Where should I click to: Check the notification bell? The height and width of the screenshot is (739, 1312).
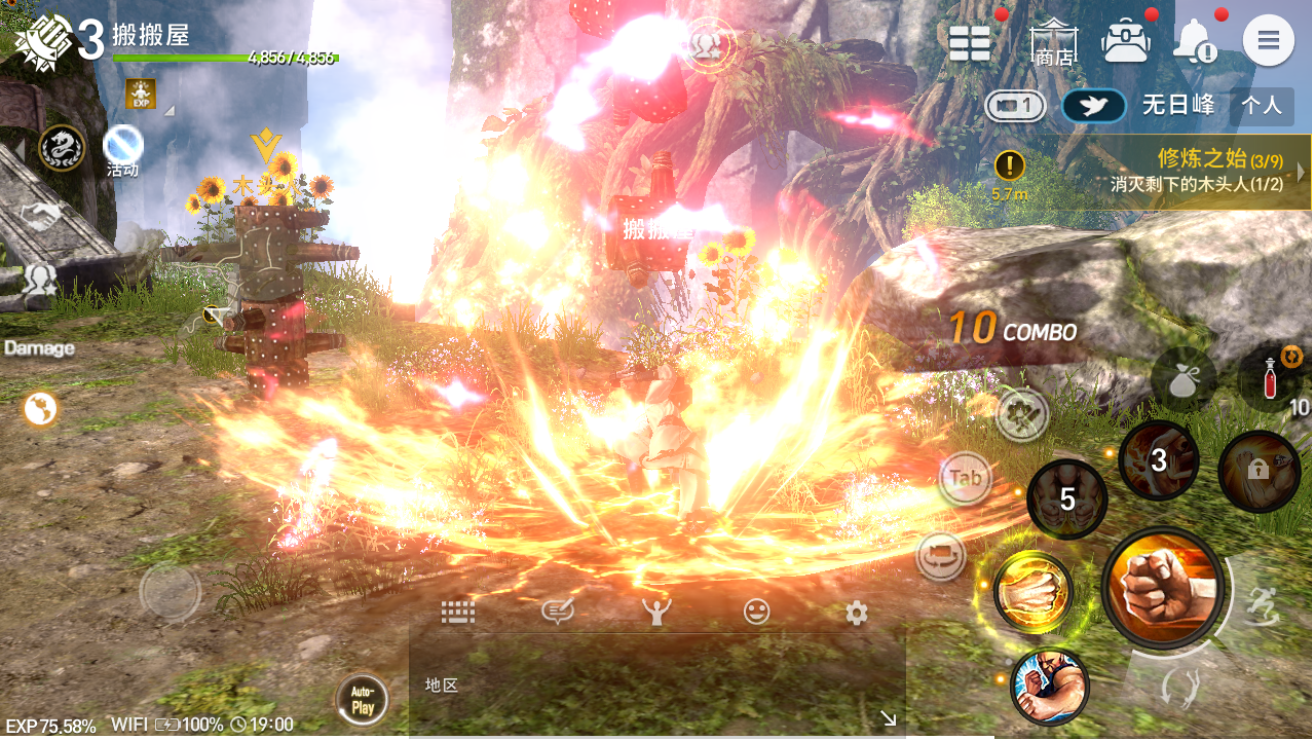point(1195,41)
